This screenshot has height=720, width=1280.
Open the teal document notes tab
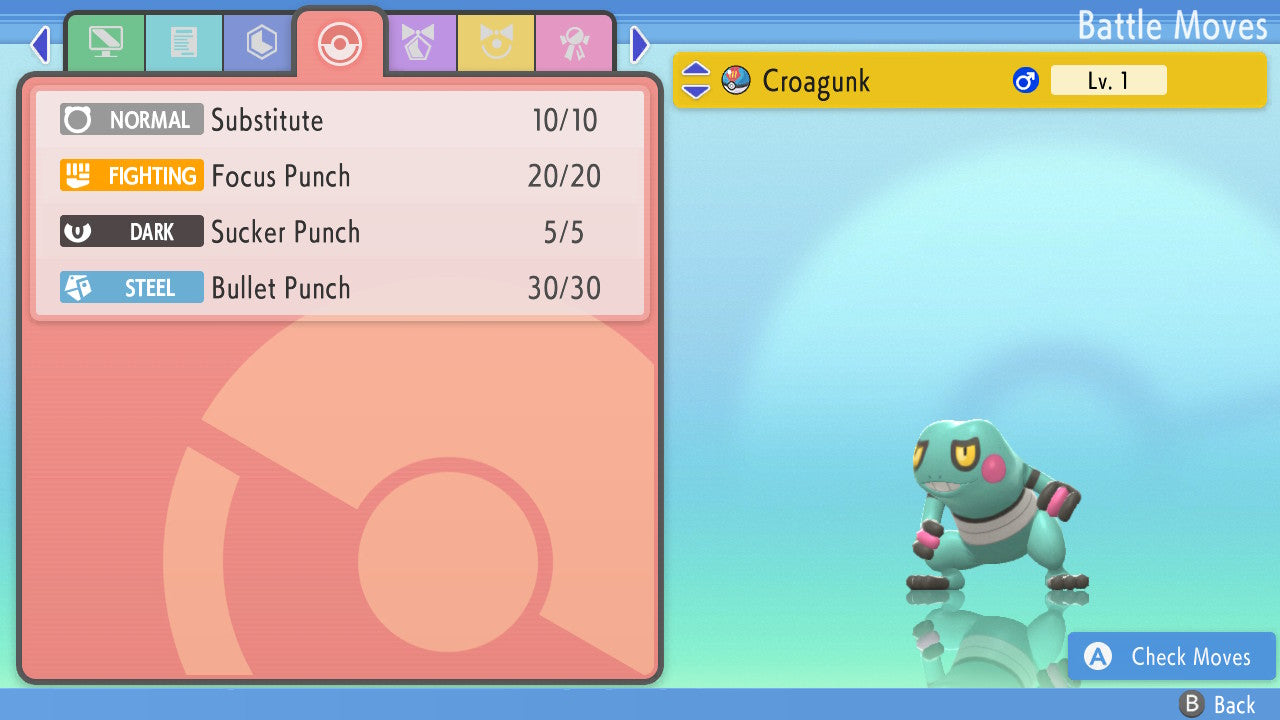point(183,43)
